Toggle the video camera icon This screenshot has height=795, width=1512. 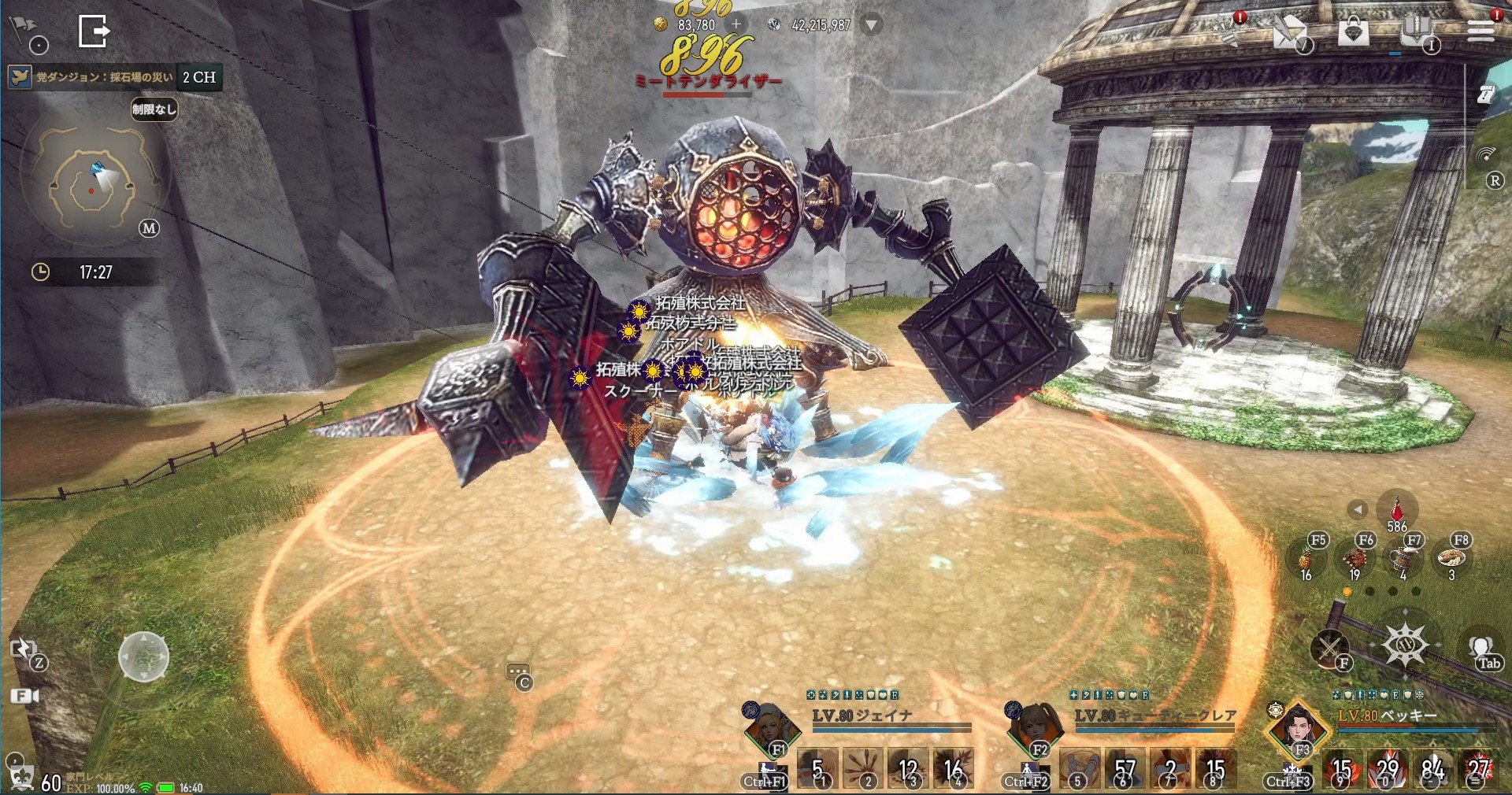pyautogui.click(x=24, y=696)
